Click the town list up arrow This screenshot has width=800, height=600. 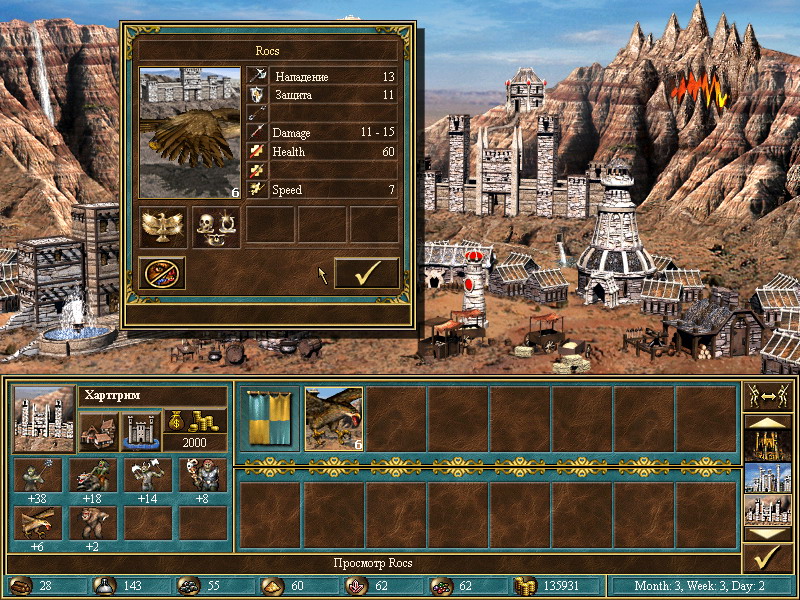tap(768, 423)
